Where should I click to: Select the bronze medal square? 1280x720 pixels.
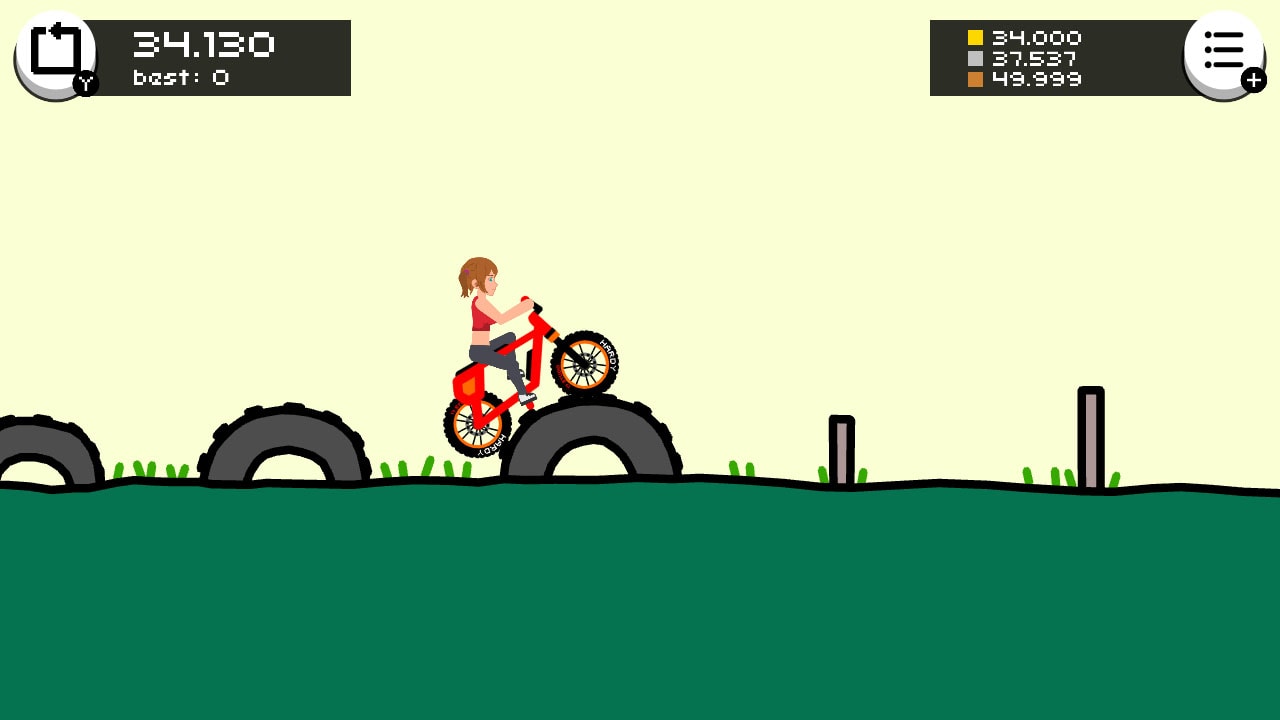[976, 80]
